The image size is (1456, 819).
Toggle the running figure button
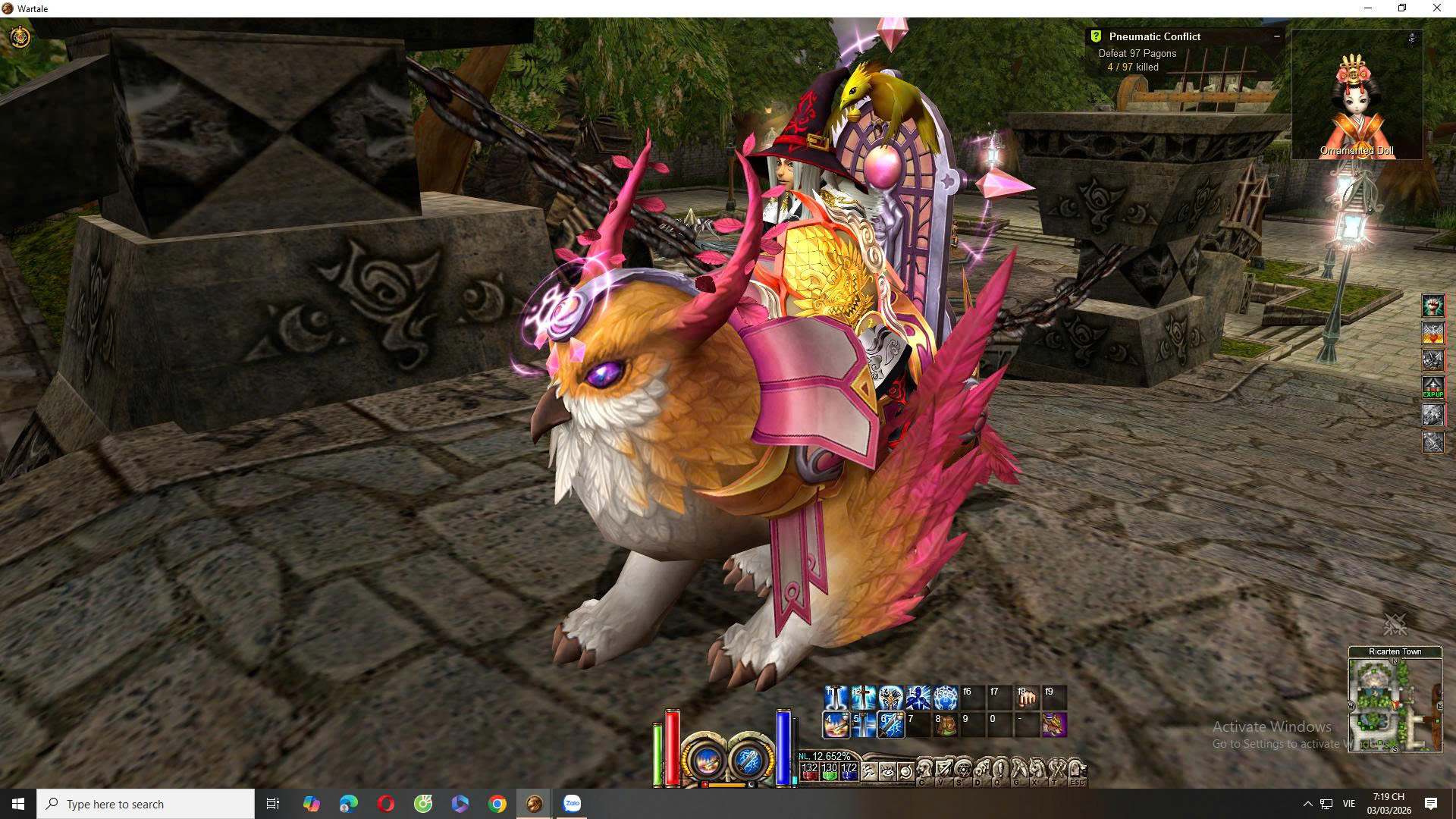tap(869, 772)
